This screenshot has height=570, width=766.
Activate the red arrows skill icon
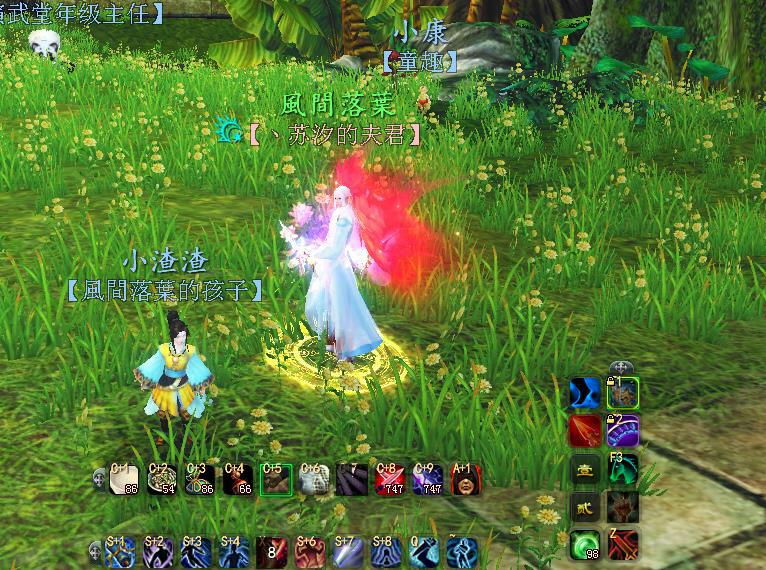coord(585,431)
